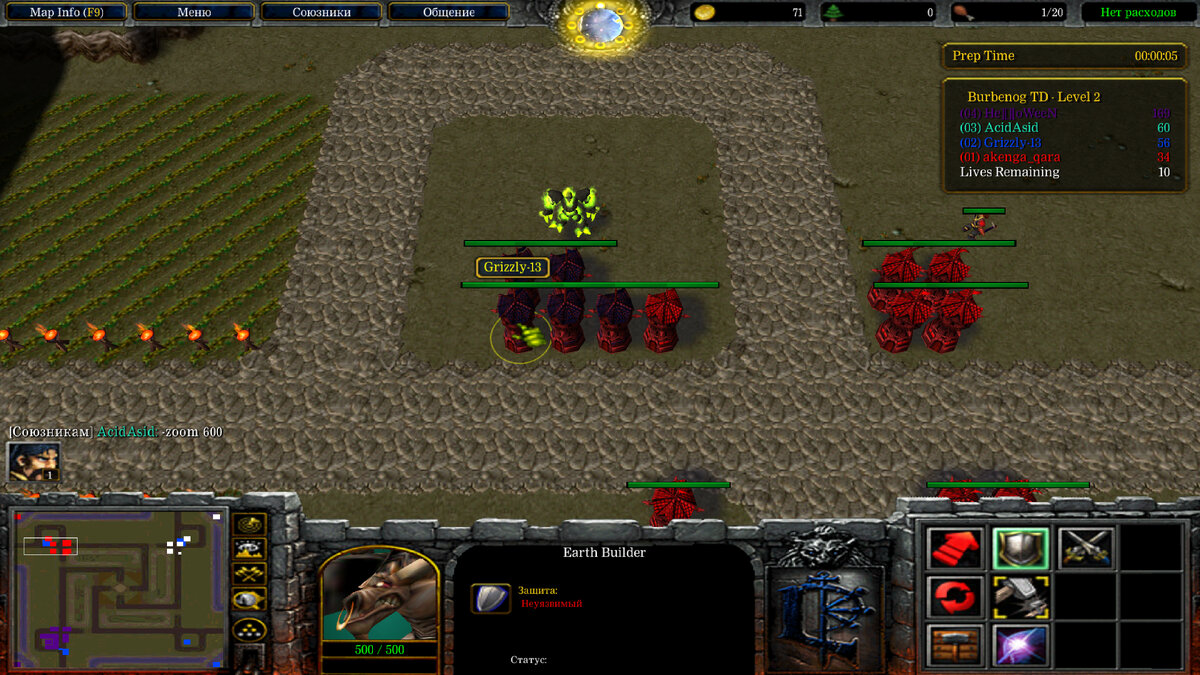Activate the crossed swords attack command

click(1086, 548)
